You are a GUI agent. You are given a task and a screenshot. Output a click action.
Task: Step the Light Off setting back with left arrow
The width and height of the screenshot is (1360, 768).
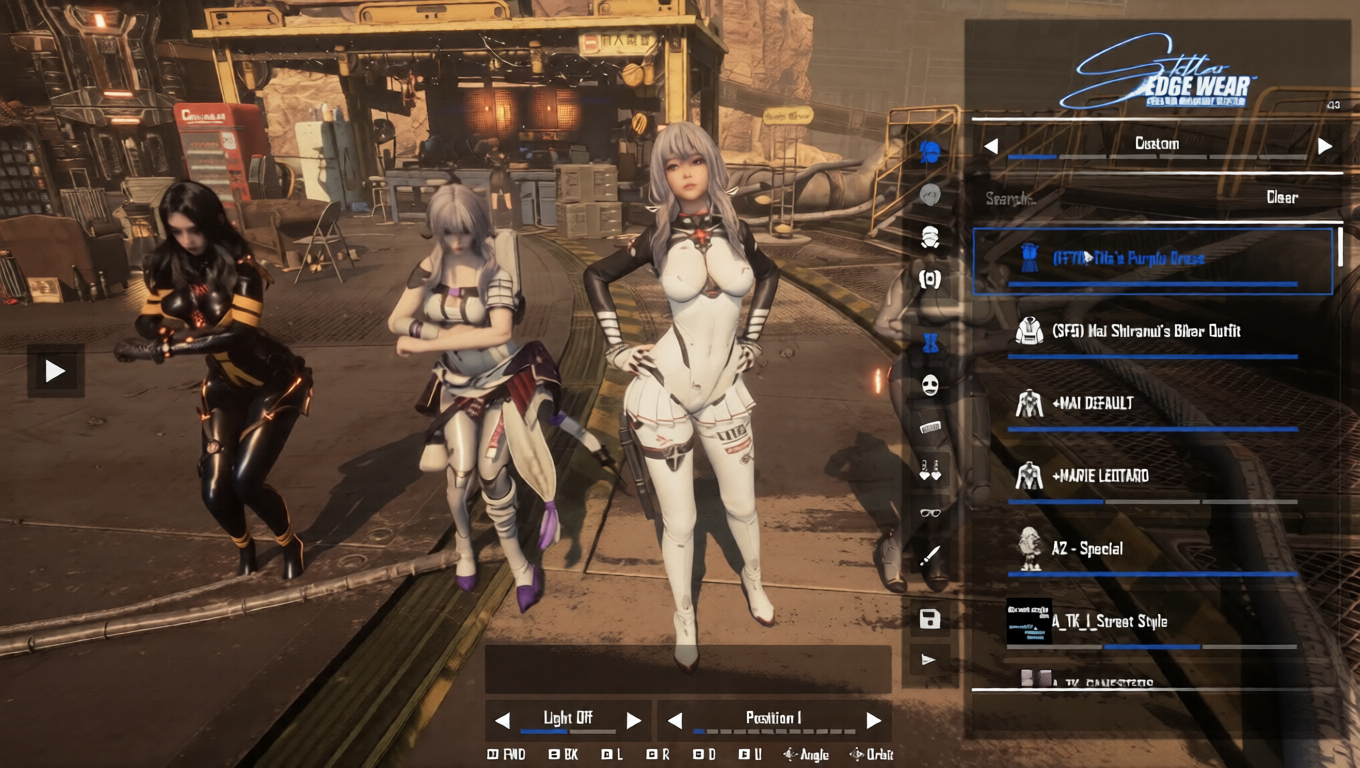503,720
